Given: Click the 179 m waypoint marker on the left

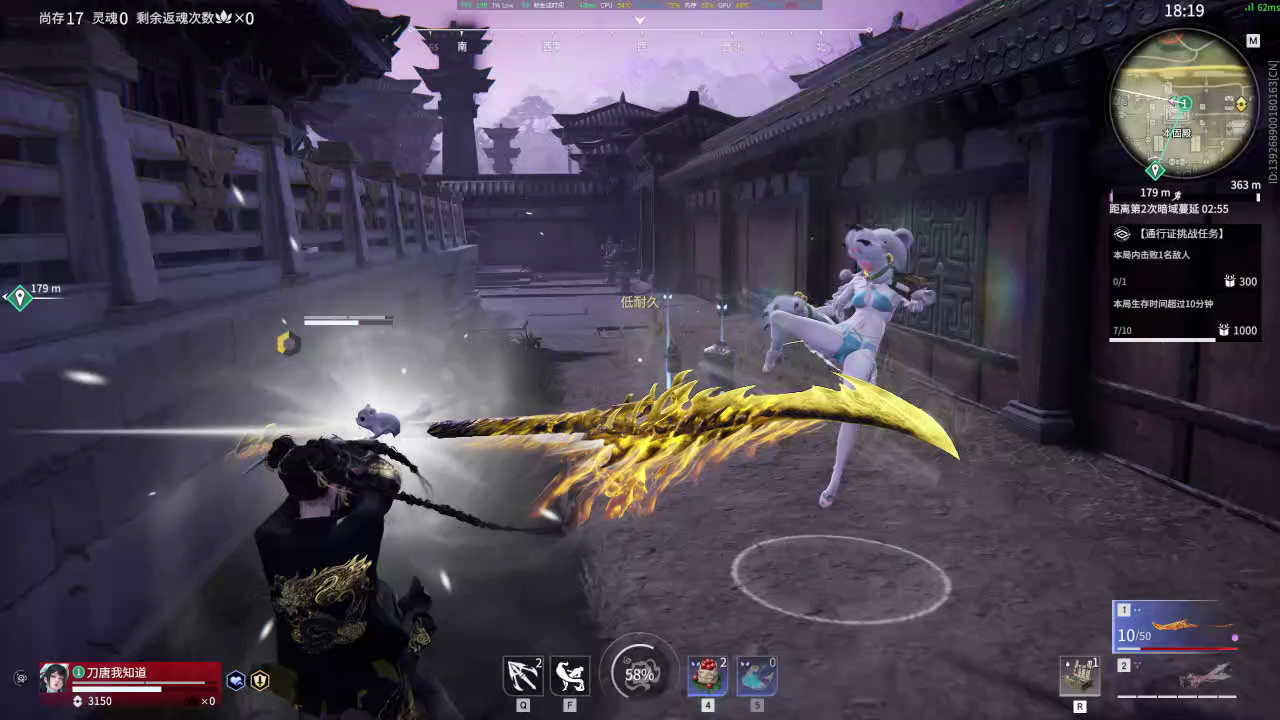Looking at the screenshot, I should [19, 297].
